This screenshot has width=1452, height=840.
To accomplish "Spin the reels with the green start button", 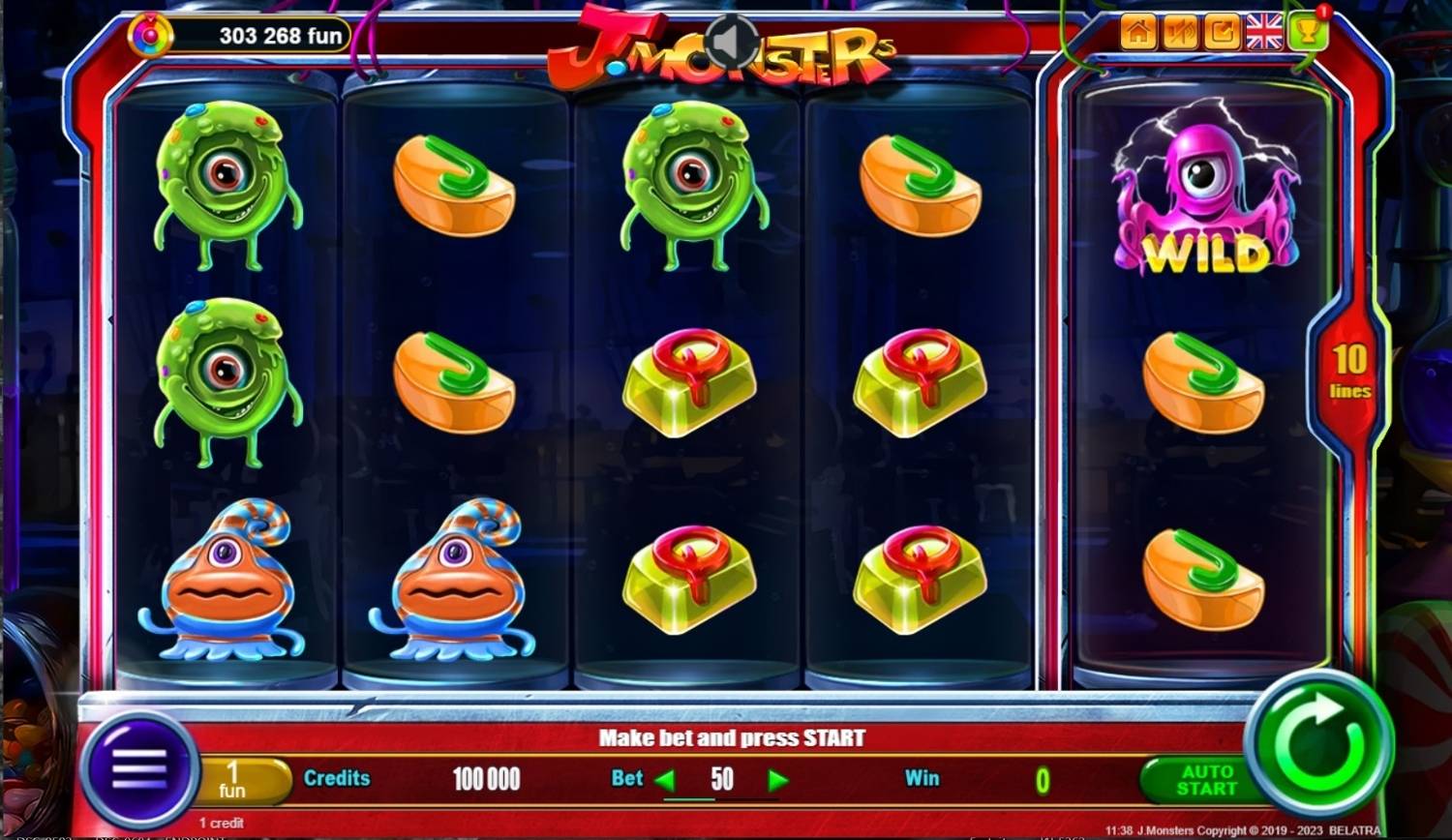I will coord(1318,744).
